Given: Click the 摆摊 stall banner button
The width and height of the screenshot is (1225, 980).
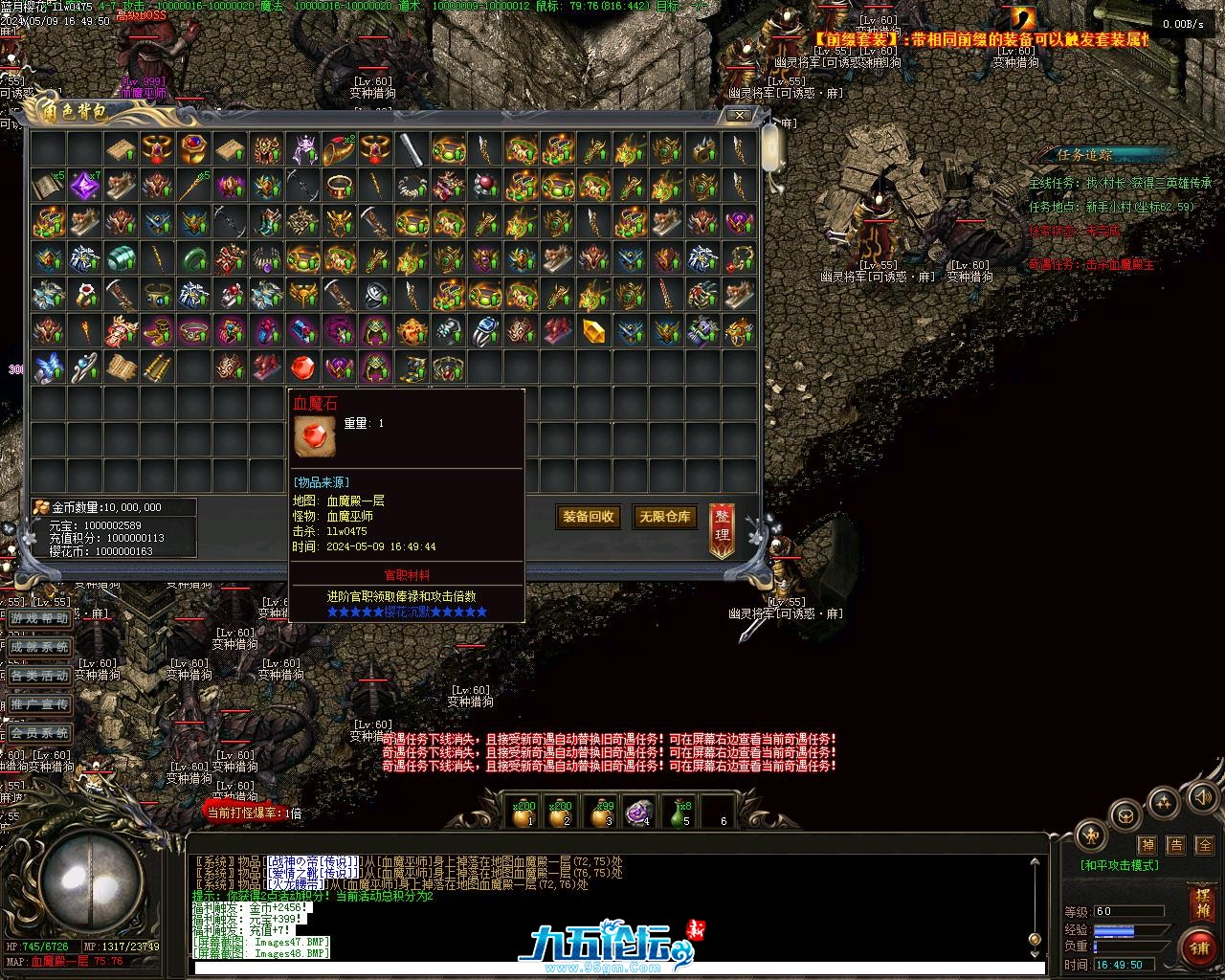Looking at the screenshot, I should (x=1202, y=903).
